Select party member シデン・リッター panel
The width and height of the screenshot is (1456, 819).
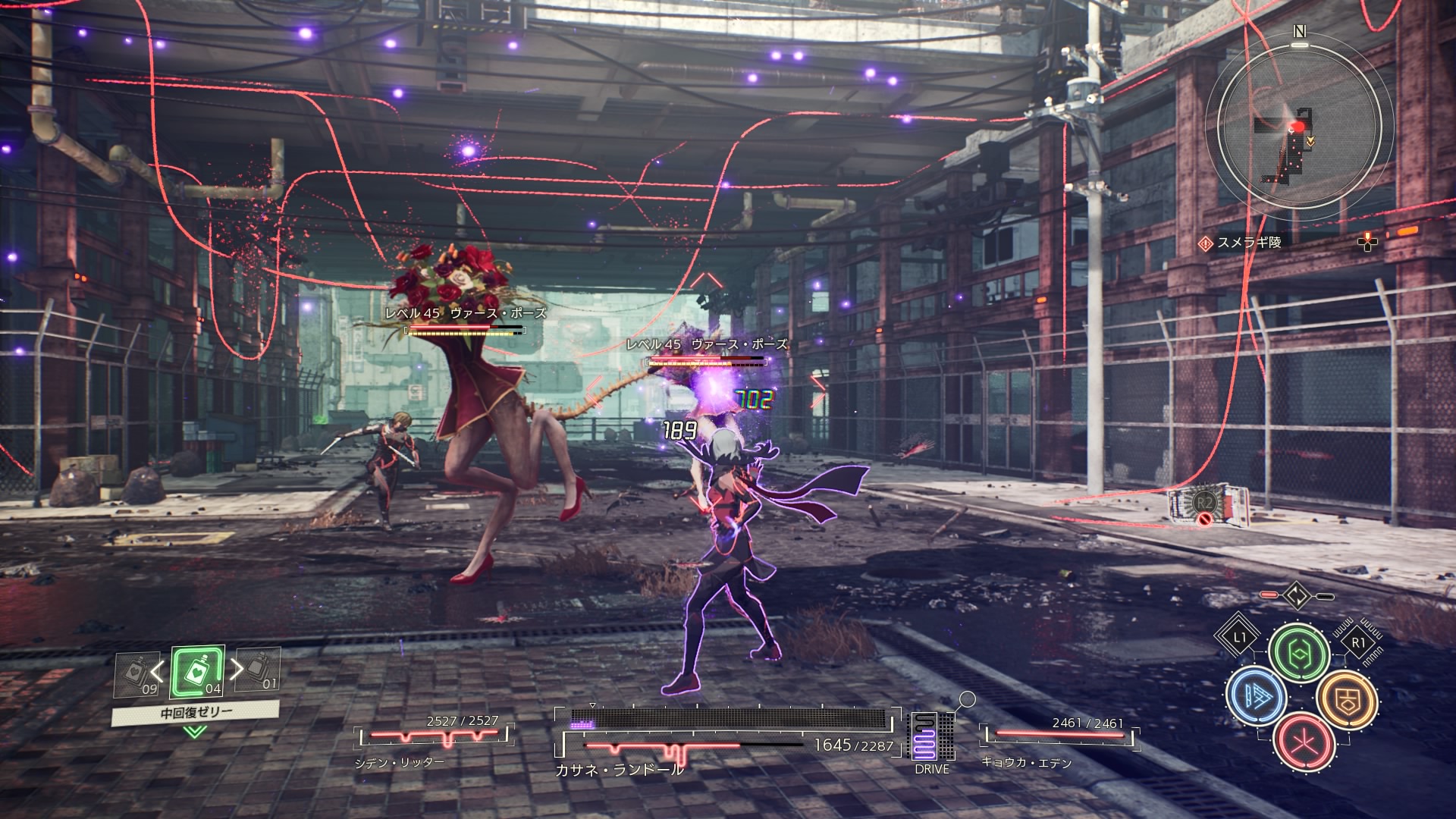tap(434, 738)
